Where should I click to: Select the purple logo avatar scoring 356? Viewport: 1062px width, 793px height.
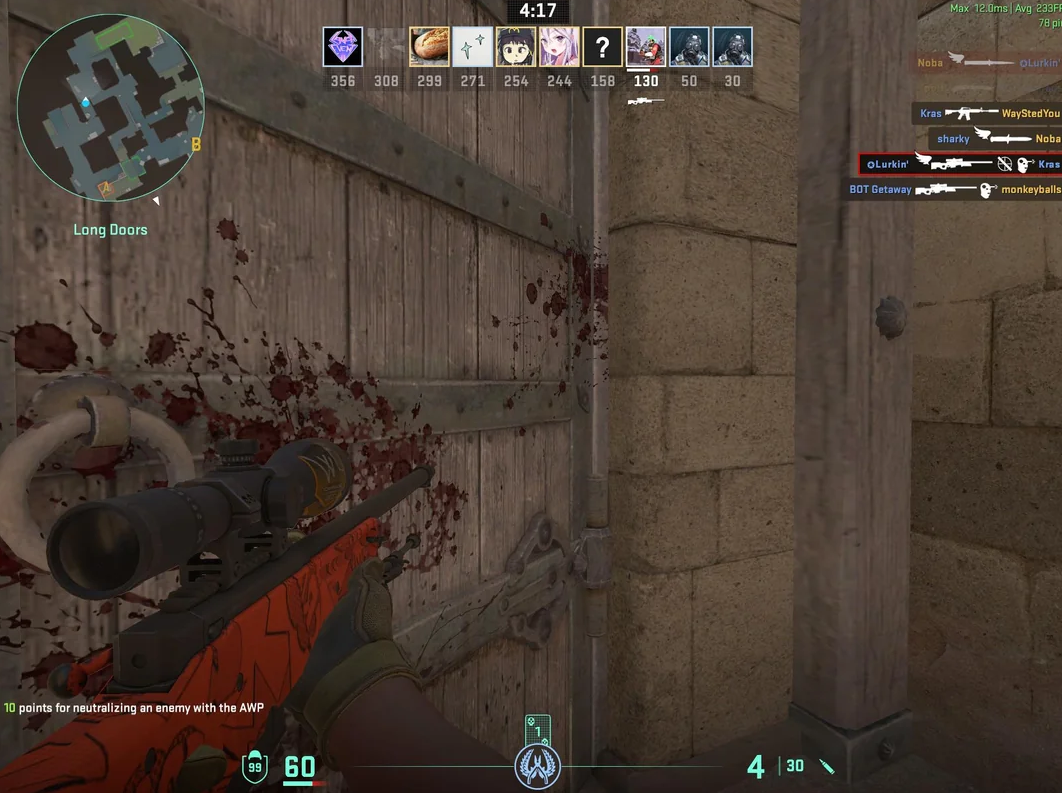[343, 47]
